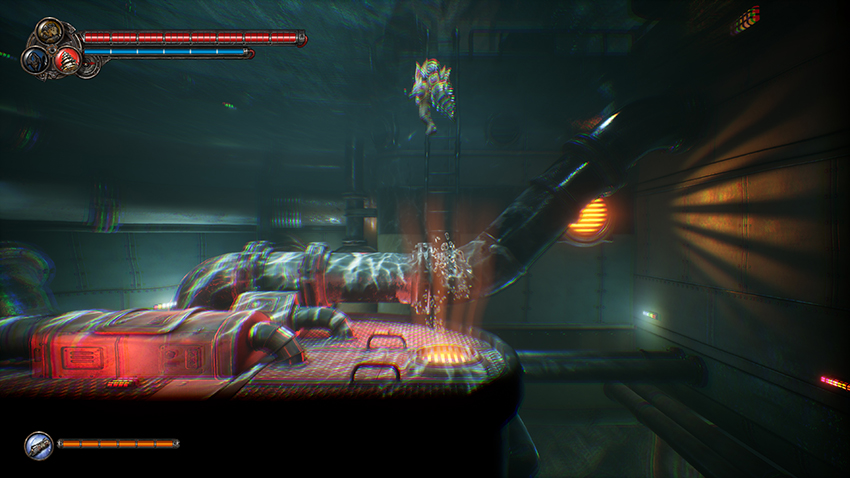Choose the blue weapon arm icon

pyautogui.click(x=36, y=59)
